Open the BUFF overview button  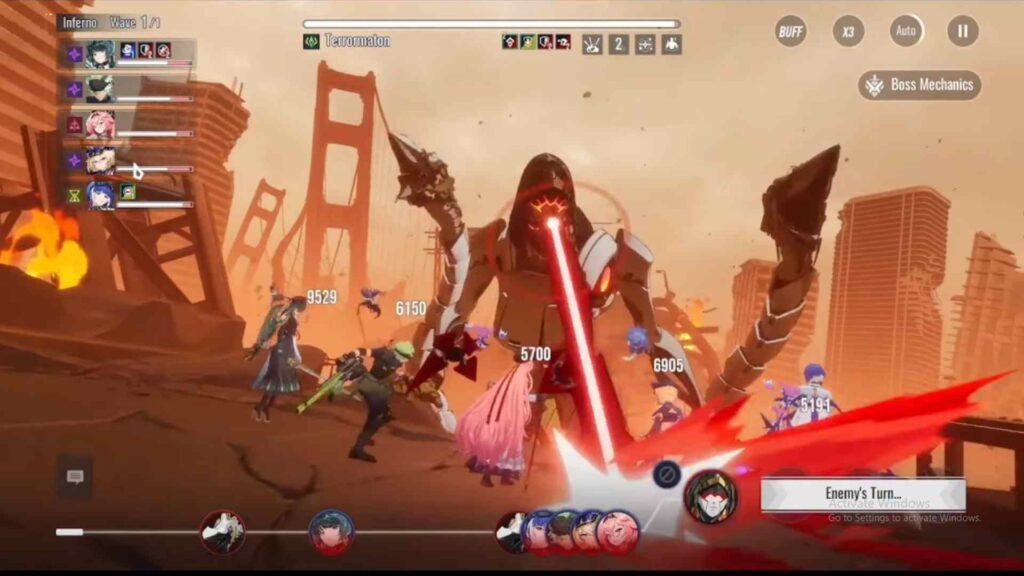[791, 31]
